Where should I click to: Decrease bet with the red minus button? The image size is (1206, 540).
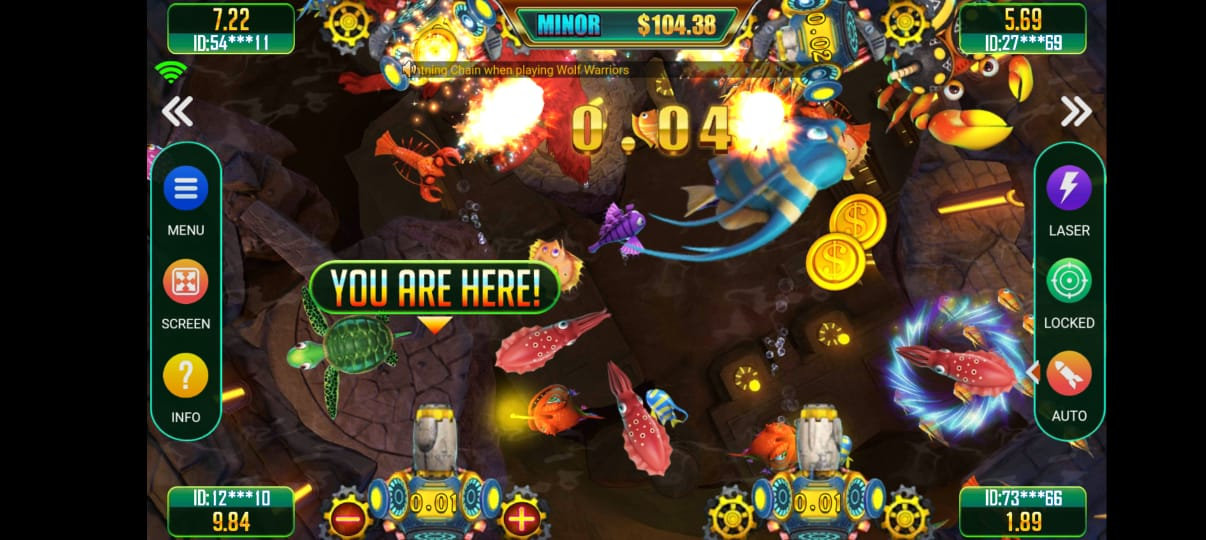pyautogui.click(x=348, y=518)
